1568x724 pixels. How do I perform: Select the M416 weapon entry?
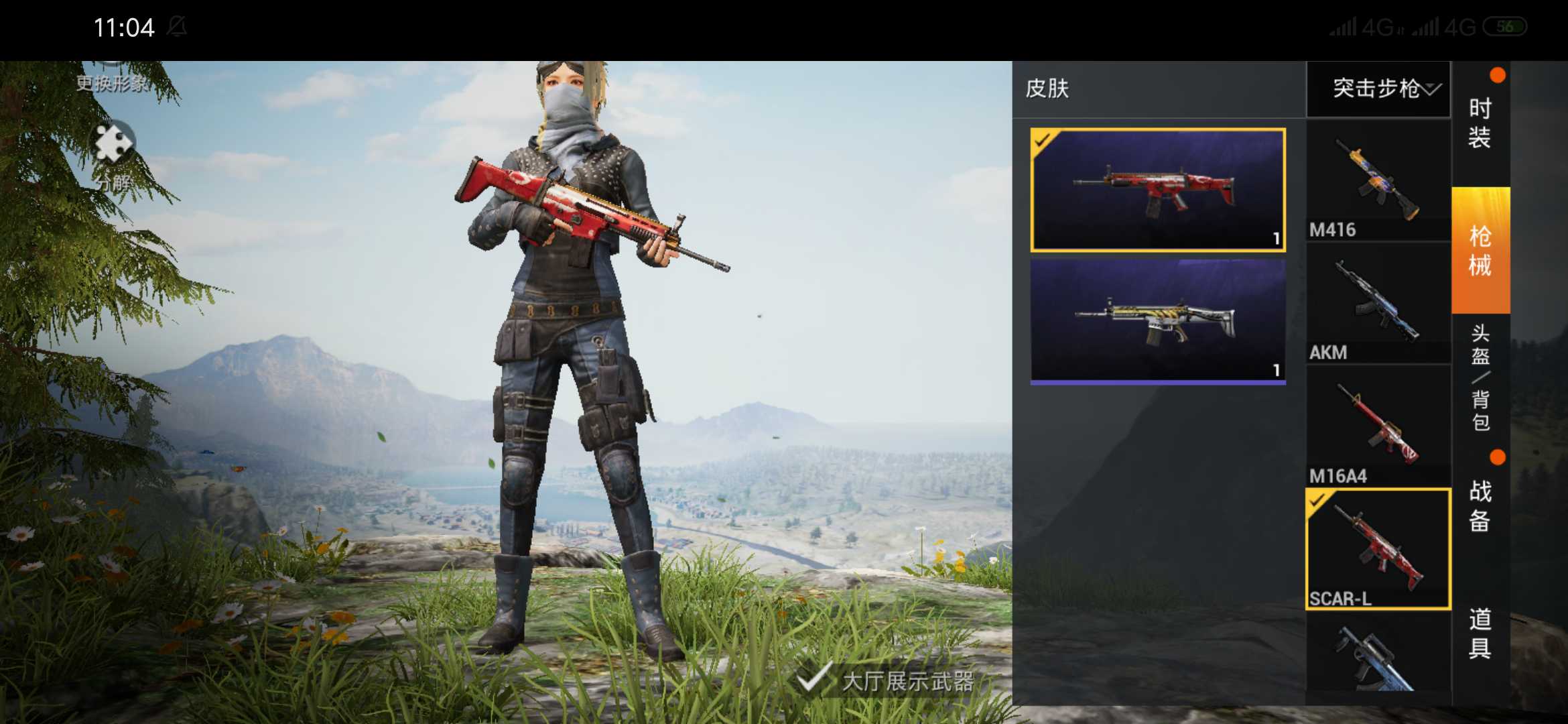tap(1378, 182)
